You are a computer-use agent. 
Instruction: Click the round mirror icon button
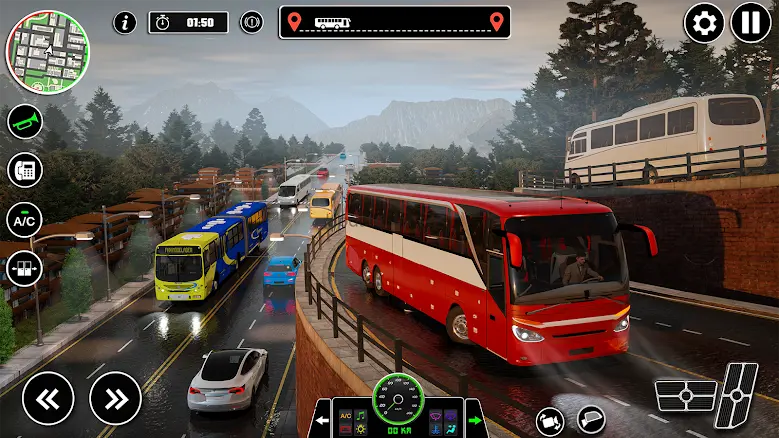tap(591, 420)
